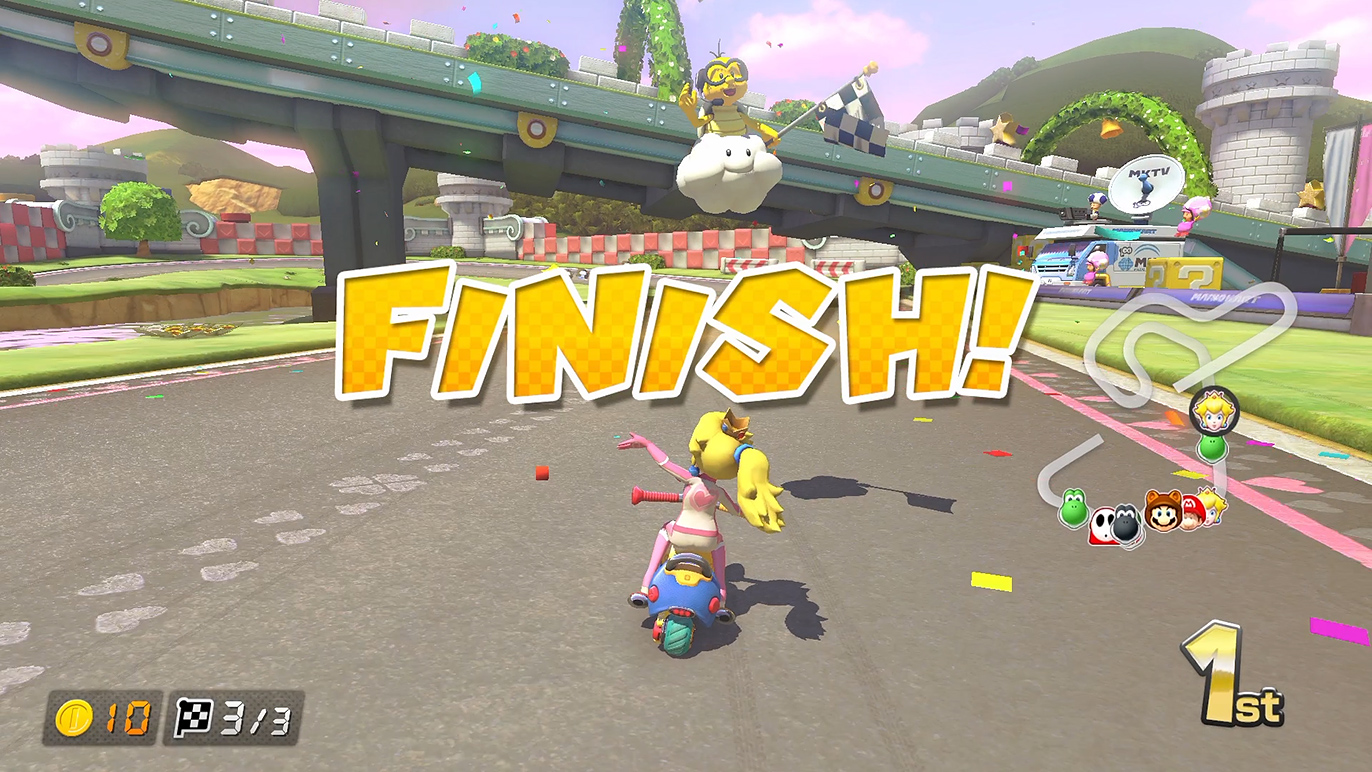The image size is (1372, 772).
Task: Select the red Shy Guy racer marker
Action: (x=1101, y=523)
